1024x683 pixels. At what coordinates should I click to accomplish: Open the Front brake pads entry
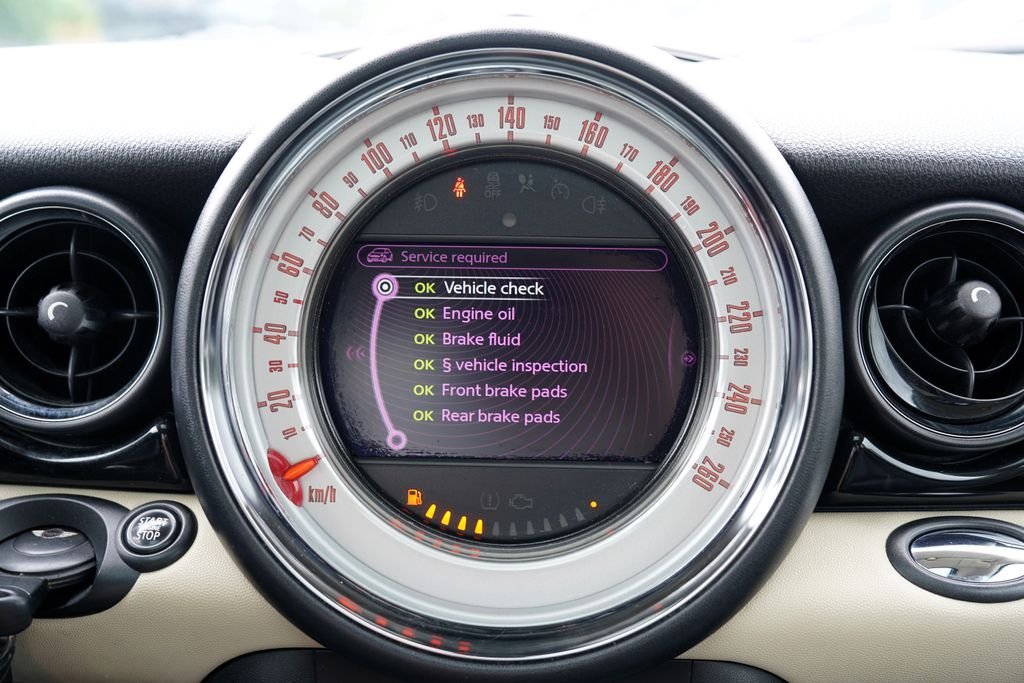pos(504,391)
